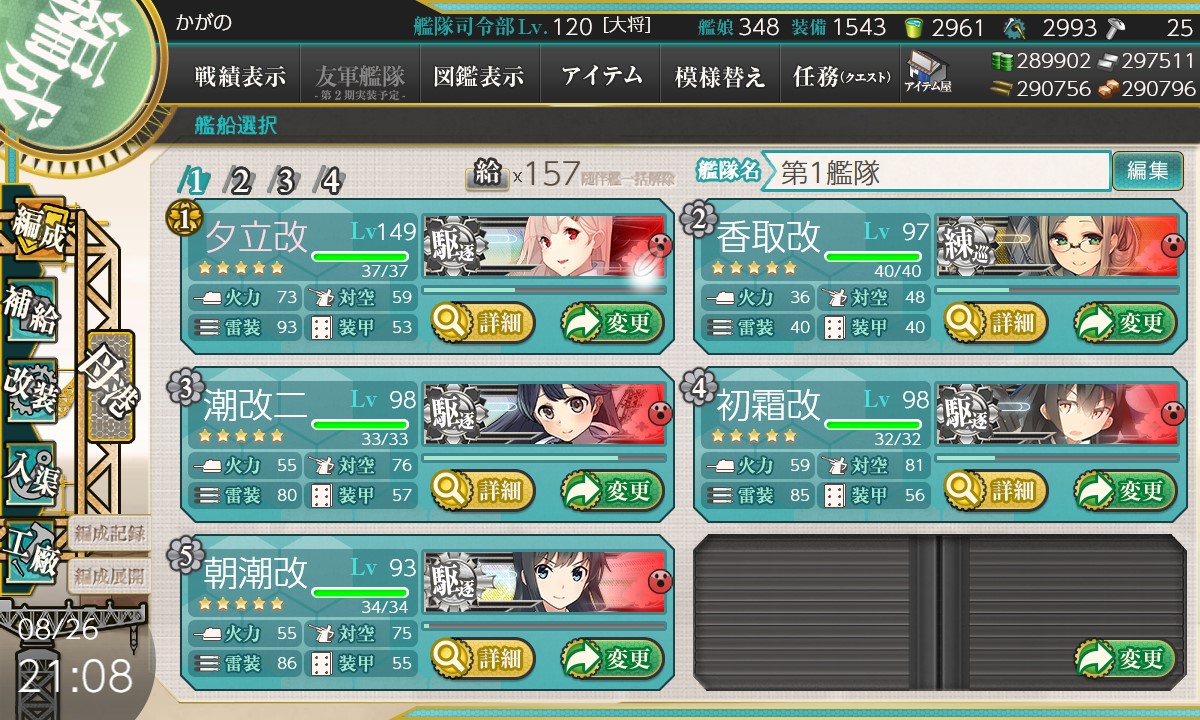The width and height of the screenshot is (1200, 720).
Task: Add a ship to the empty slot with 変更
Action: click(x=1120, y=658)
